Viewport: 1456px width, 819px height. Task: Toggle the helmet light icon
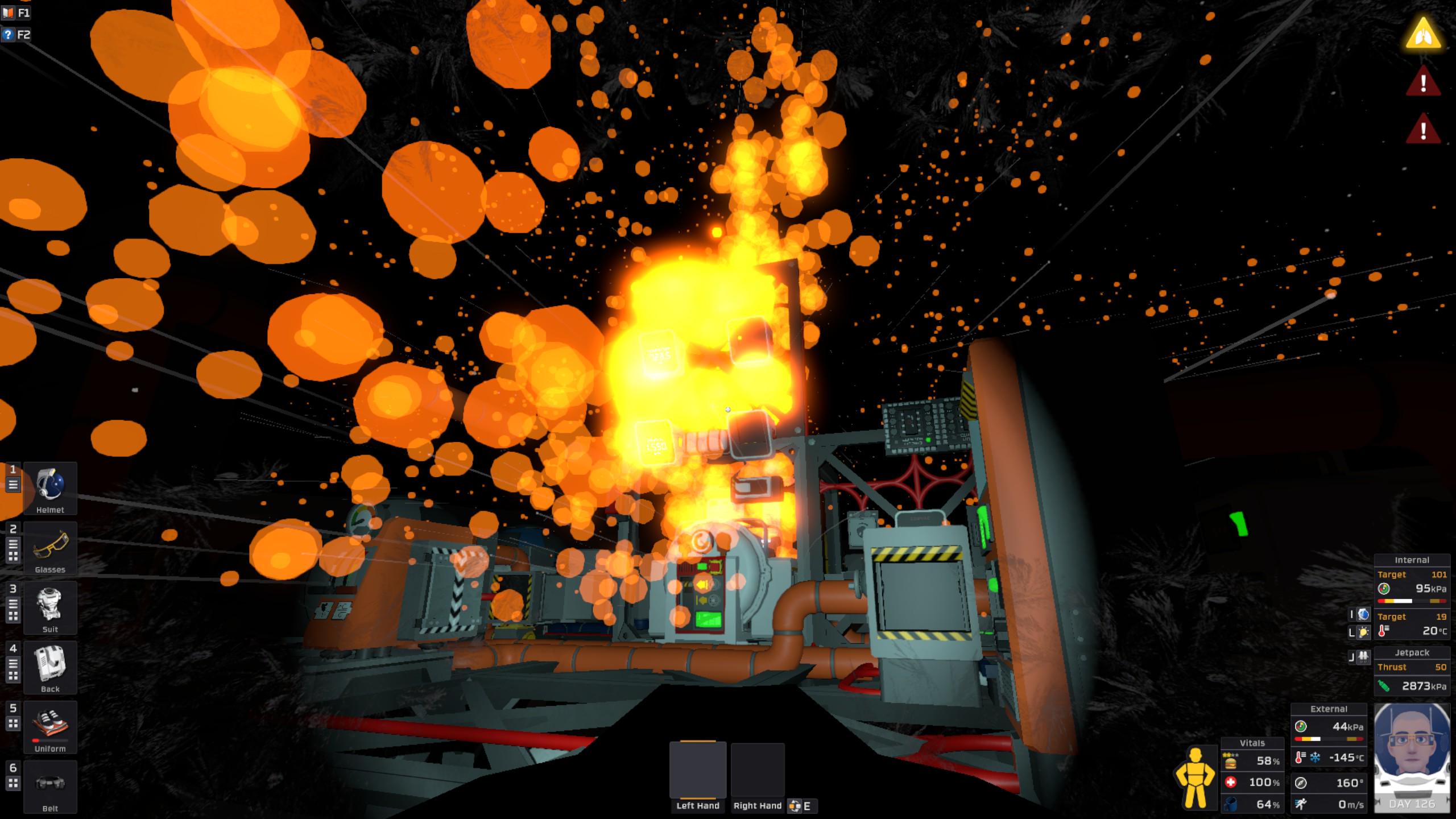[x=1363, y=632]
